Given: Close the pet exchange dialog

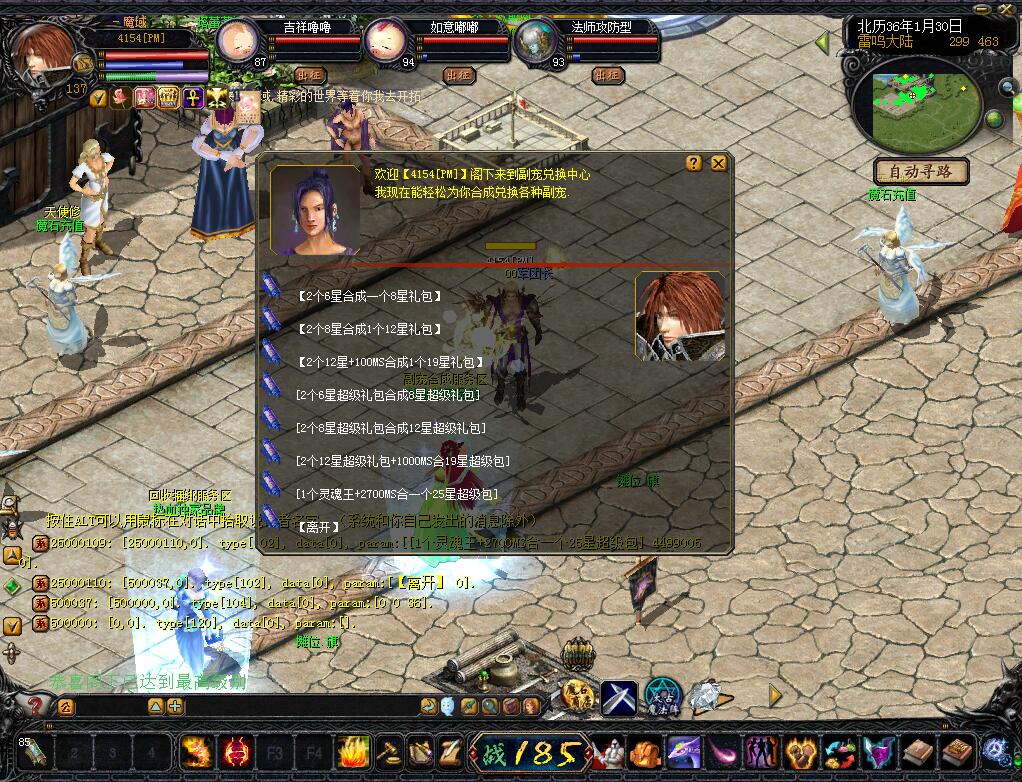Looking at the screenshot, I should point(718,163).
